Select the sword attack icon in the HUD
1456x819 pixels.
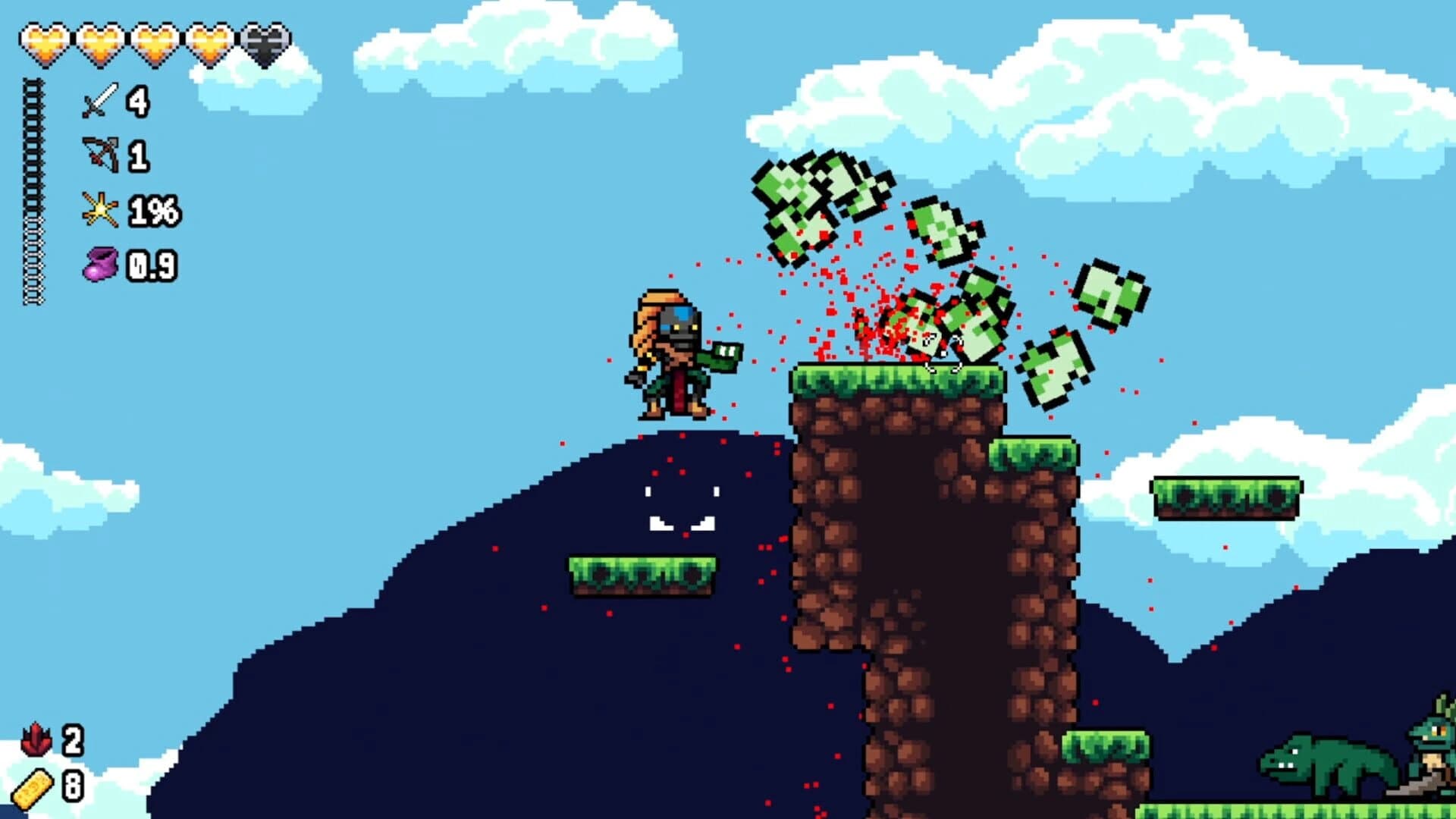99,101
